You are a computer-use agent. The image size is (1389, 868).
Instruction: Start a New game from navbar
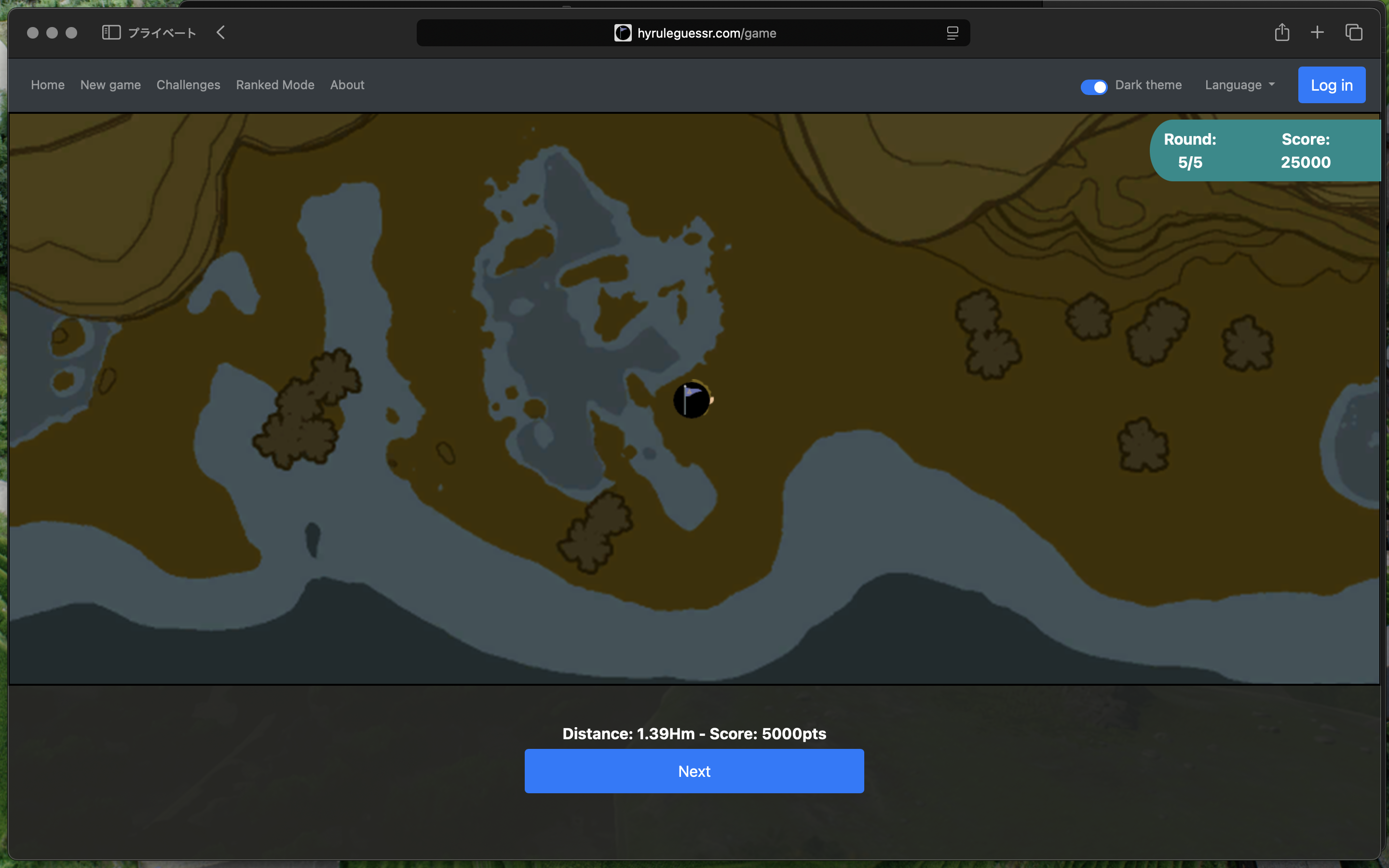[110, 85]
